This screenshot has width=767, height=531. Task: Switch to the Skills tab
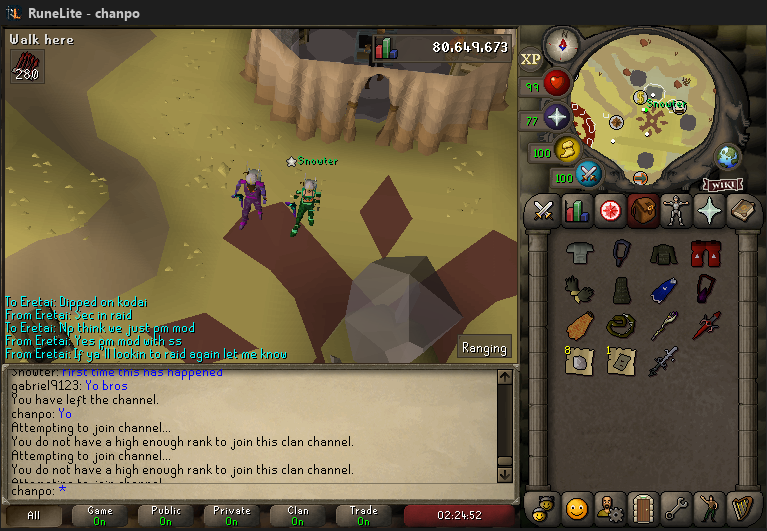(x=576, y=211)
